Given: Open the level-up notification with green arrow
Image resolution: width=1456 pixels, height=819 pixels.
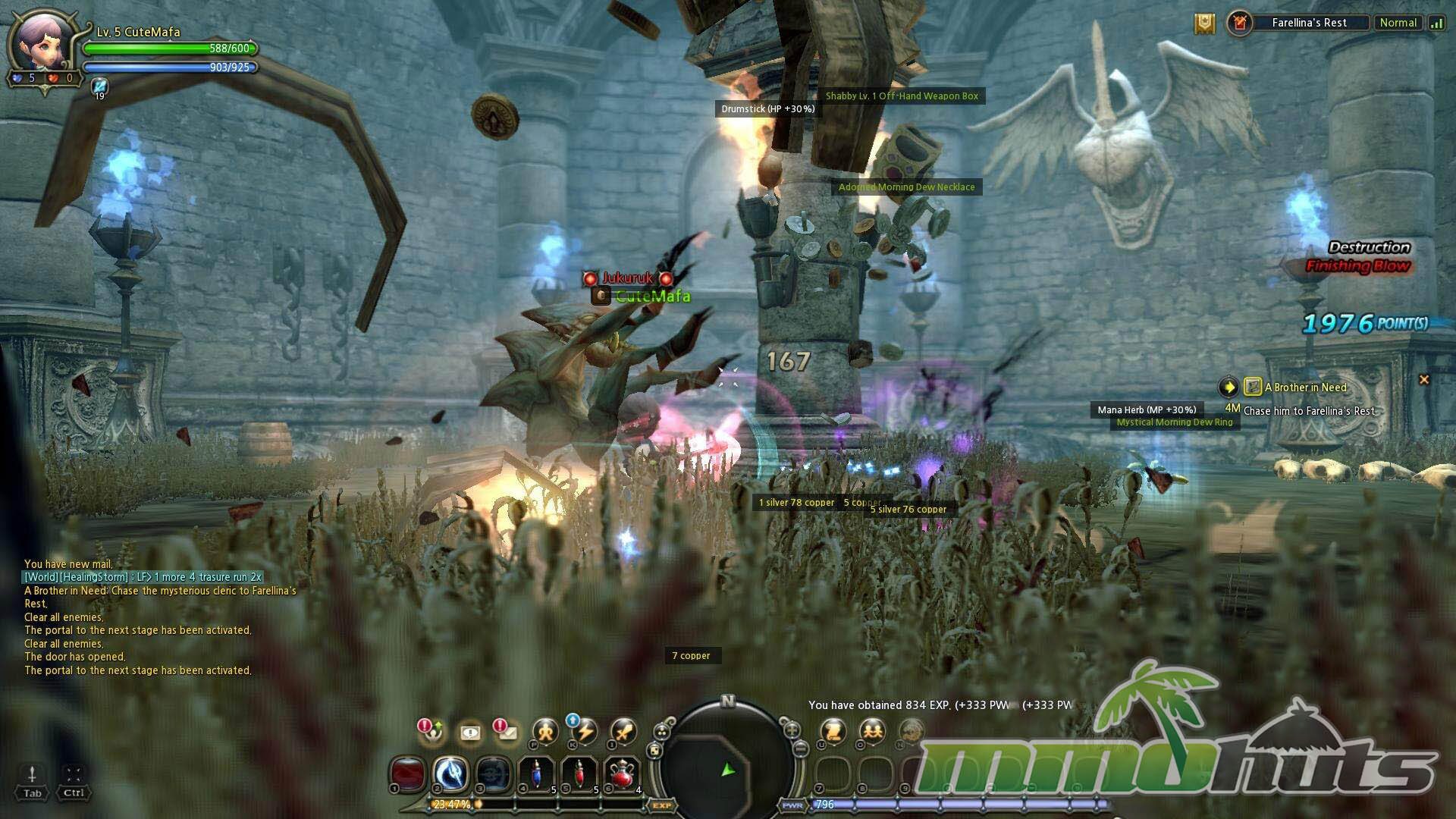Looking at the screenshot, I should [x=431, y=730].
